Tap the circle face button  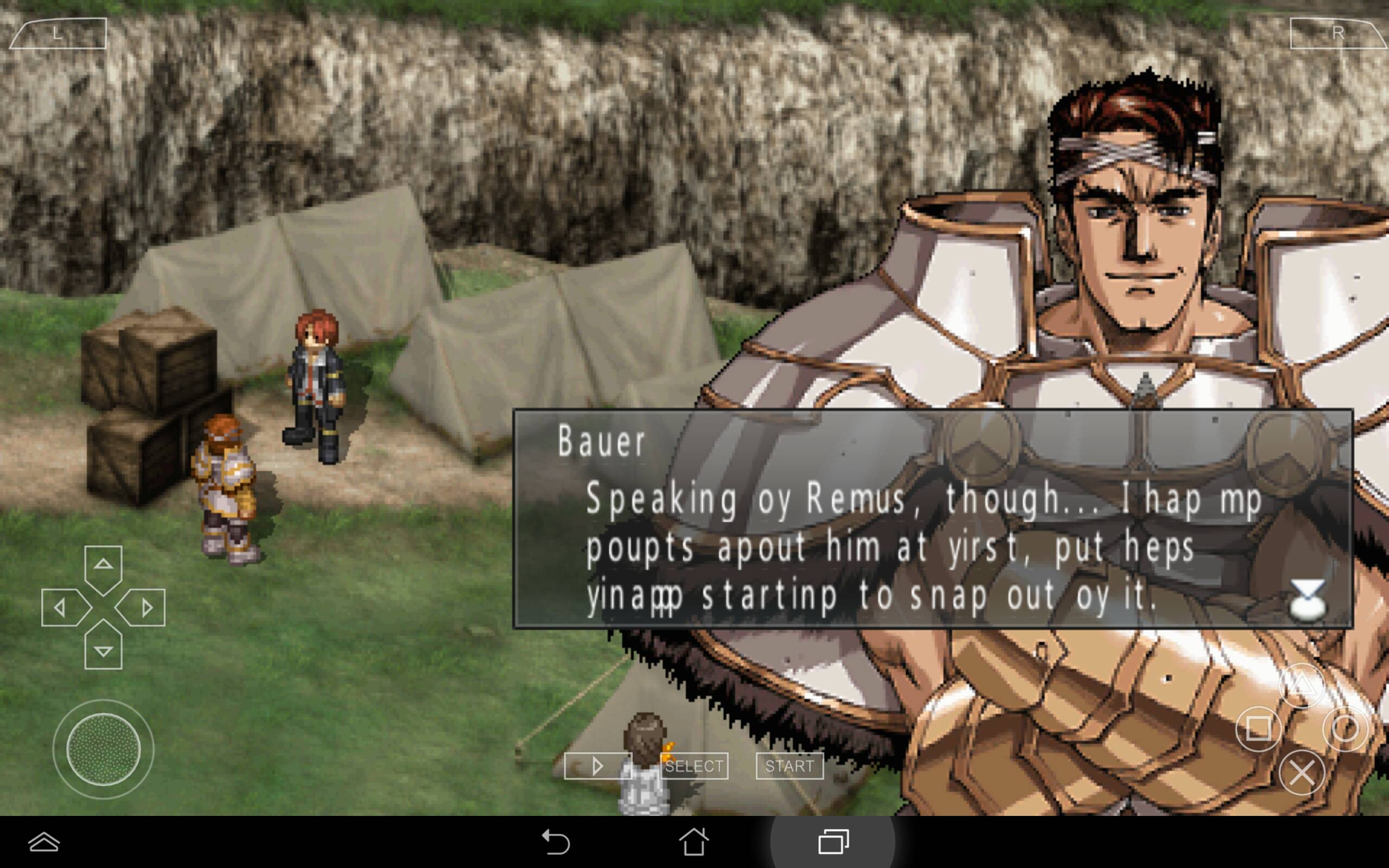[x=1345, y=729]
